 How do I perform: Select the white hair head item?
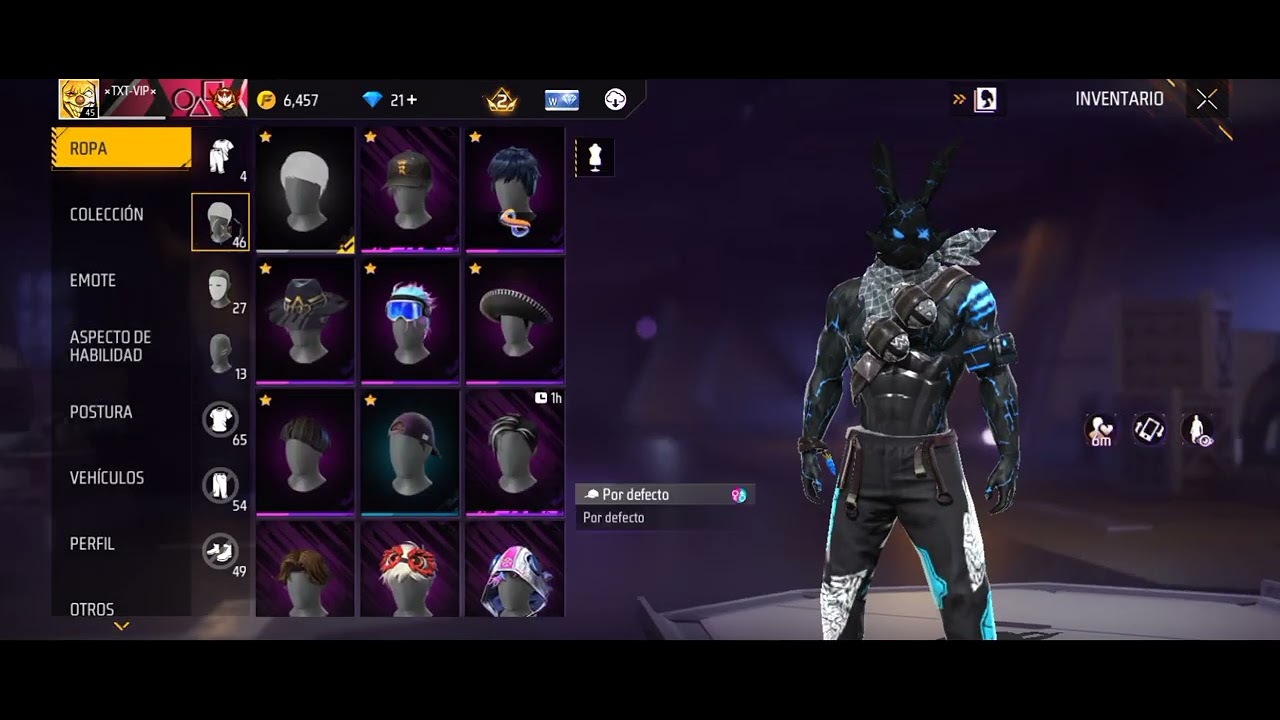(305, 189)
